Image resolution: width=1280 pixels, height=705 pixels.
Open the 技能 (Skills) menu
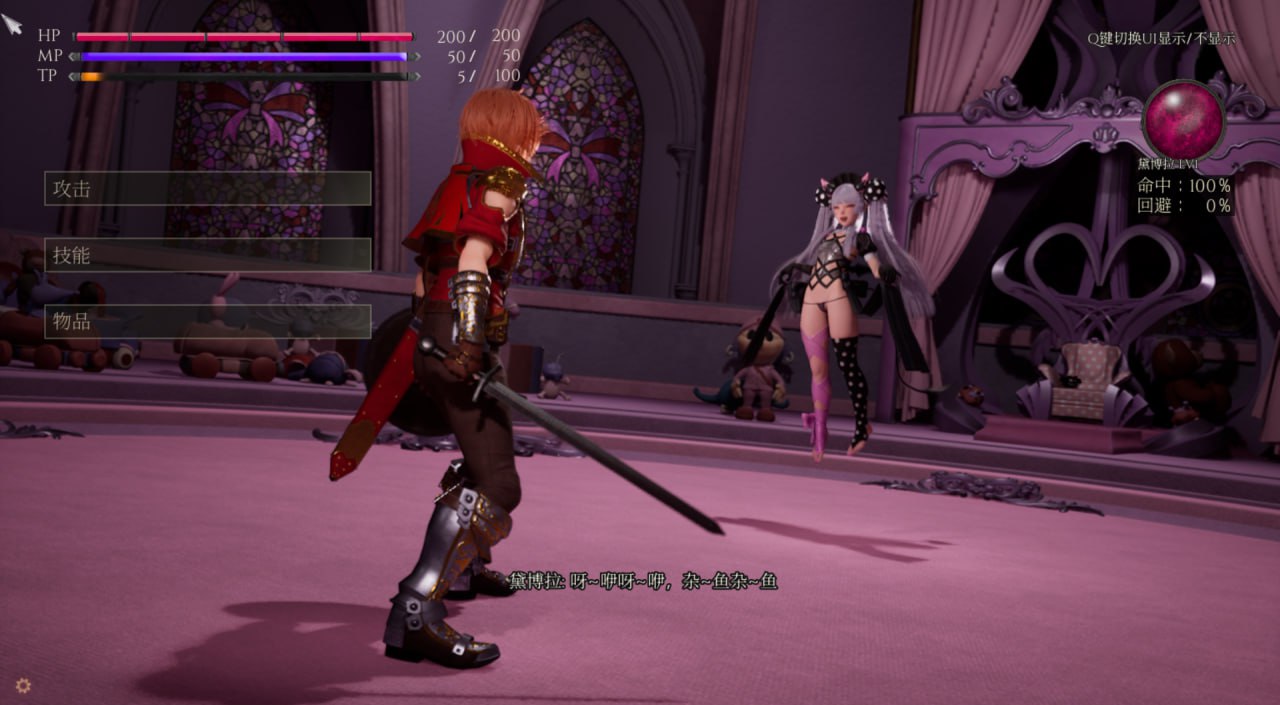tap(207, 255)
